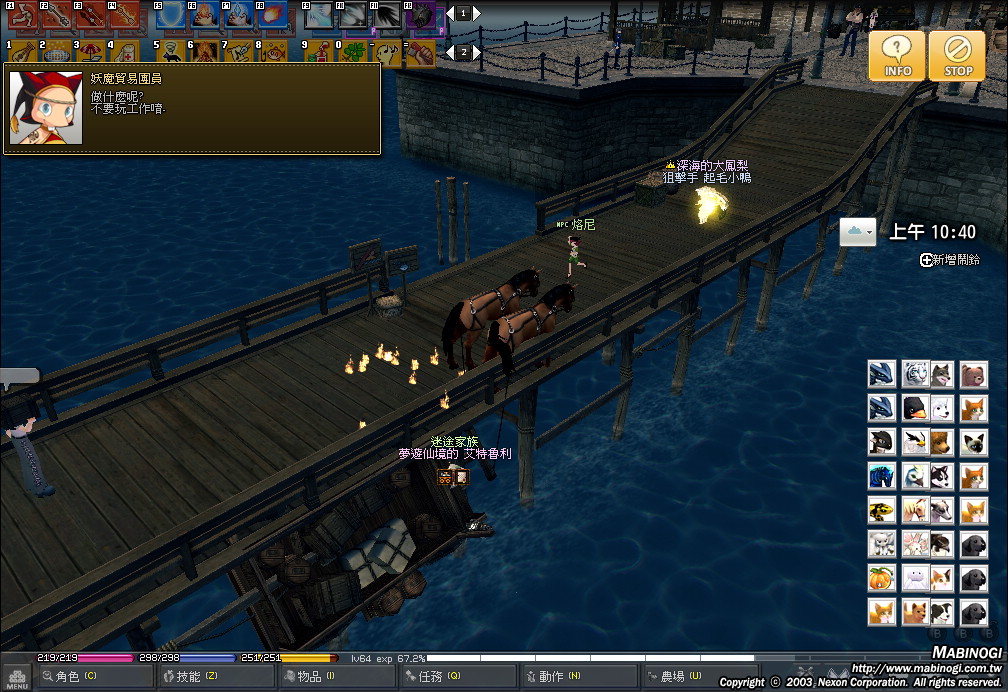Summon the white tiger pet
The height and width of the screenshot is (692, 1008).
pyautogui.click(x=915, y=375)
